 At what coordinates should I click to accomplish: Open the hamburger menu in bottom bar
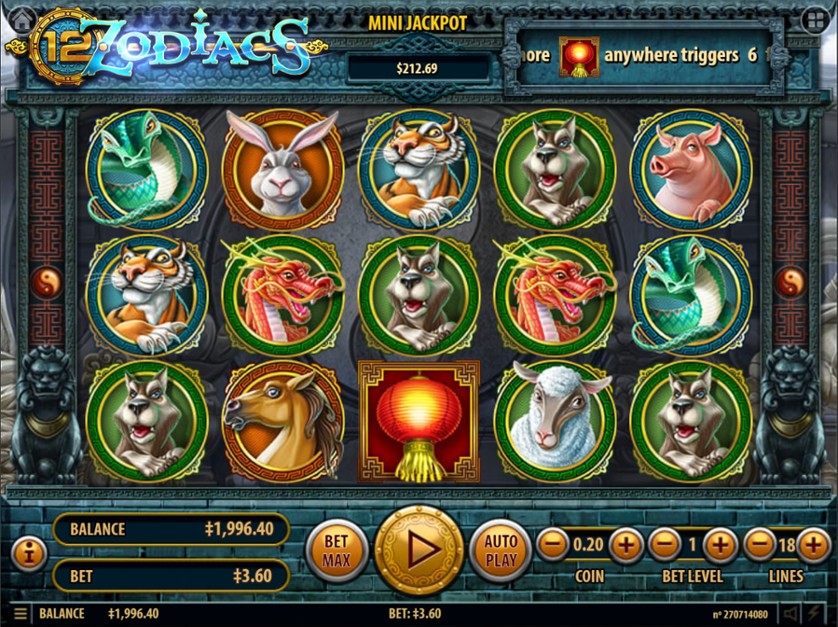[20, 614]
